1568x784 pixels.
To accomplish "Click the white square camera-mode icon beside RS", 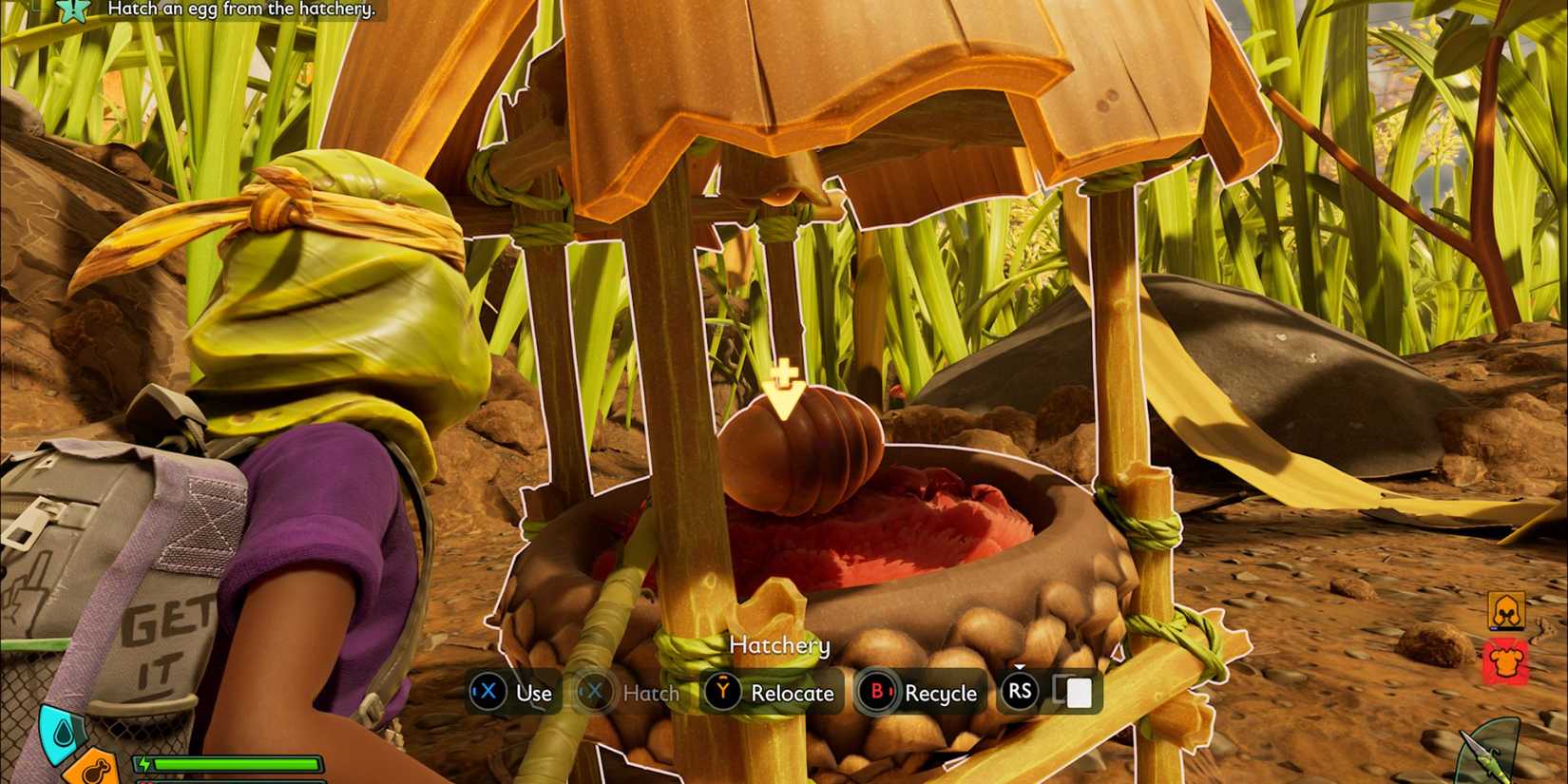I will 1077,694.
